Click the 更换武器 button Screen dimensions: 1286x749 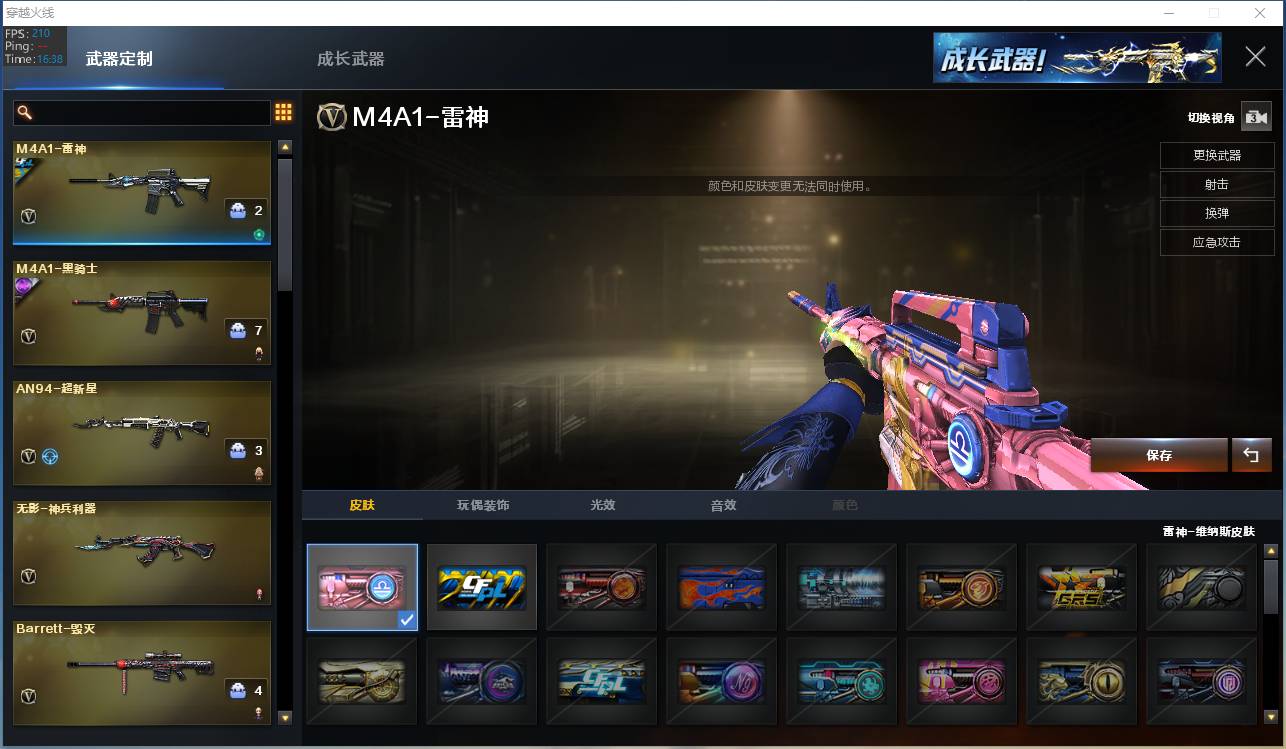(x=1217, y=156)
